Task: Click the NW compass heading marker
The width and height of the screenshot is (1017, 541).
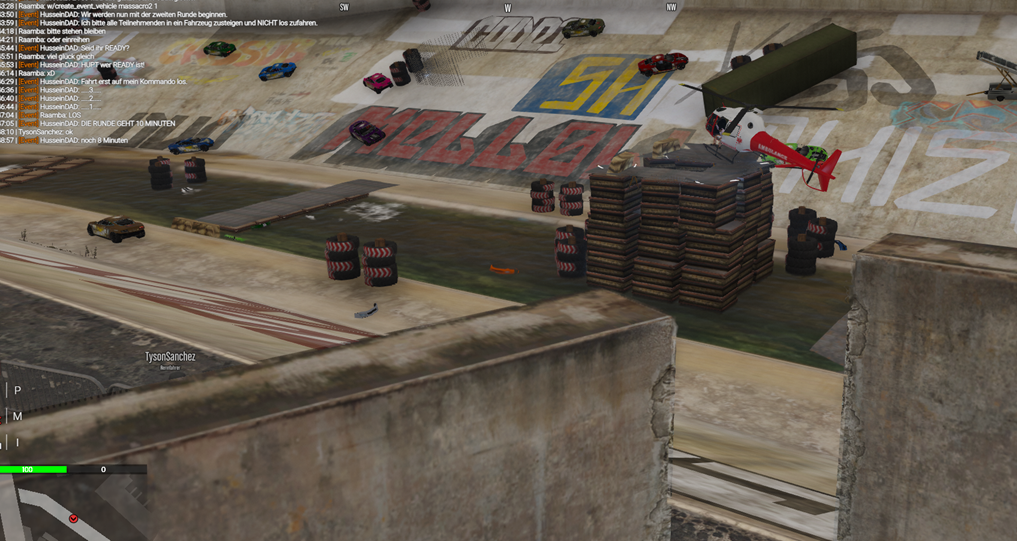Action: click(x=671, y=8)
